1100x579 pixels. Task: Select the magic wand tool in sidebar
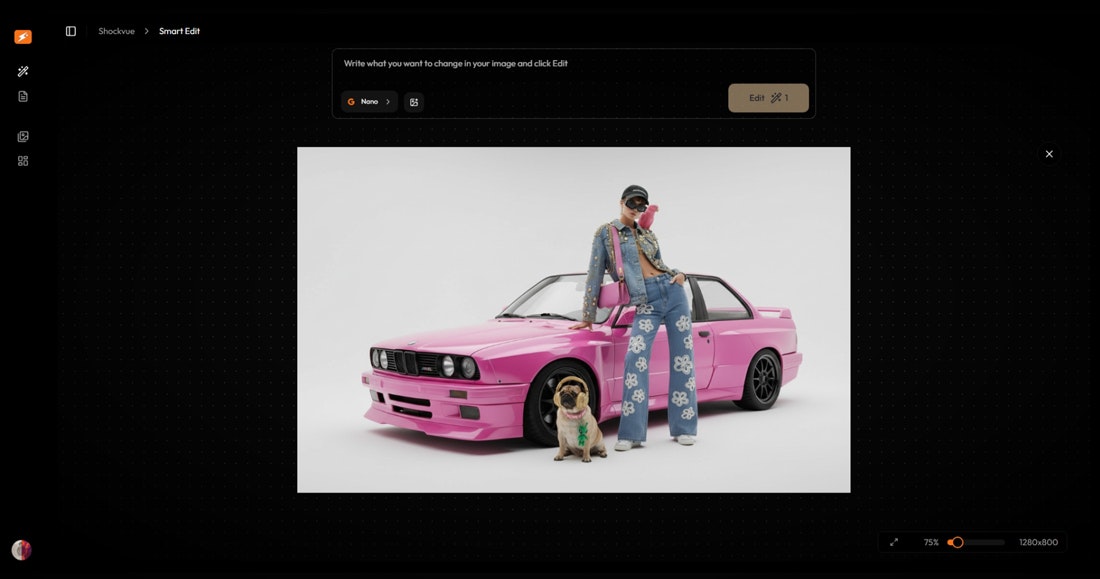point(23,71)
